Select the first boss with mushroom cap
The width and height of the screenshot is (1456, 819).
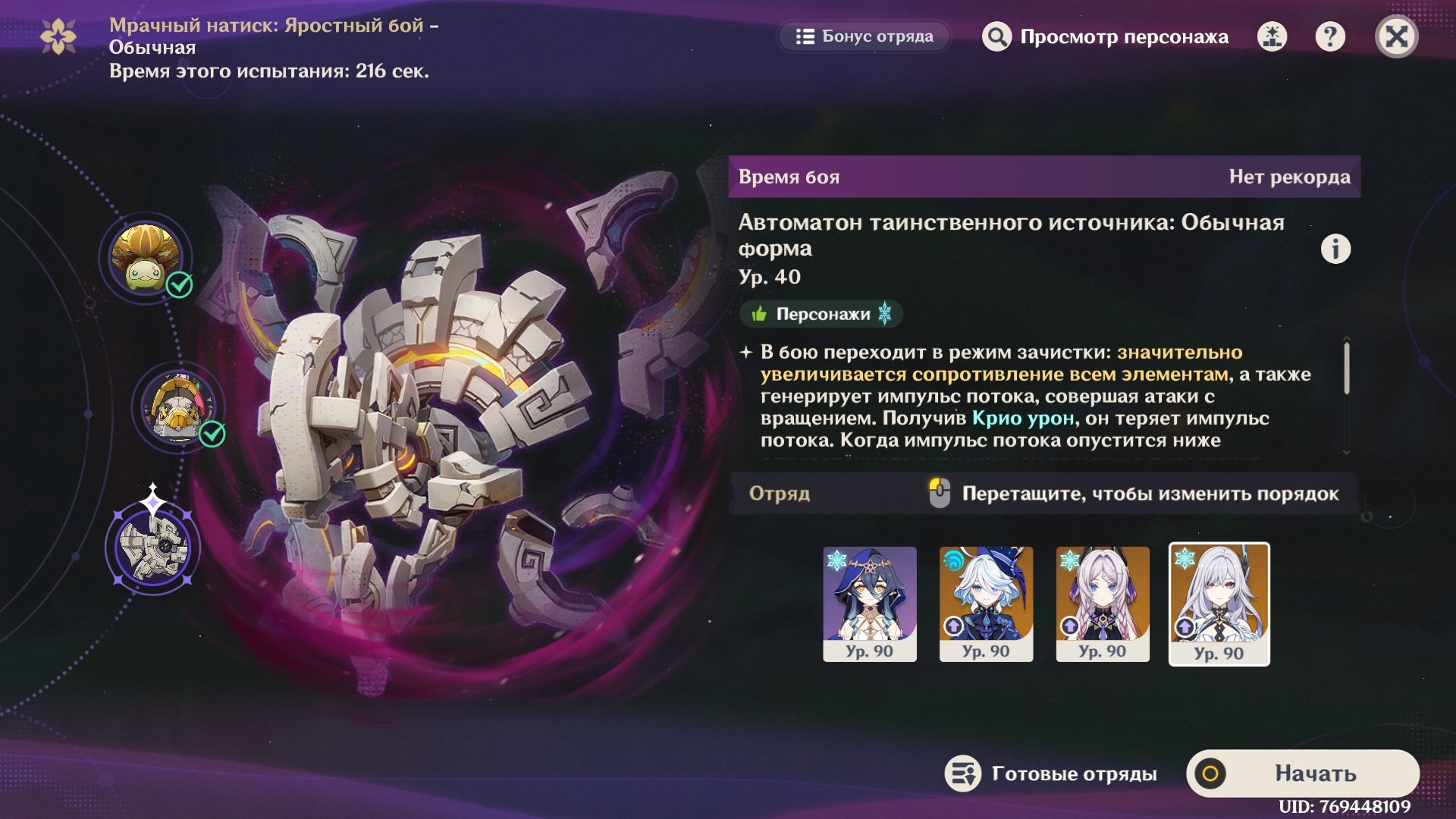coord(146,258)
